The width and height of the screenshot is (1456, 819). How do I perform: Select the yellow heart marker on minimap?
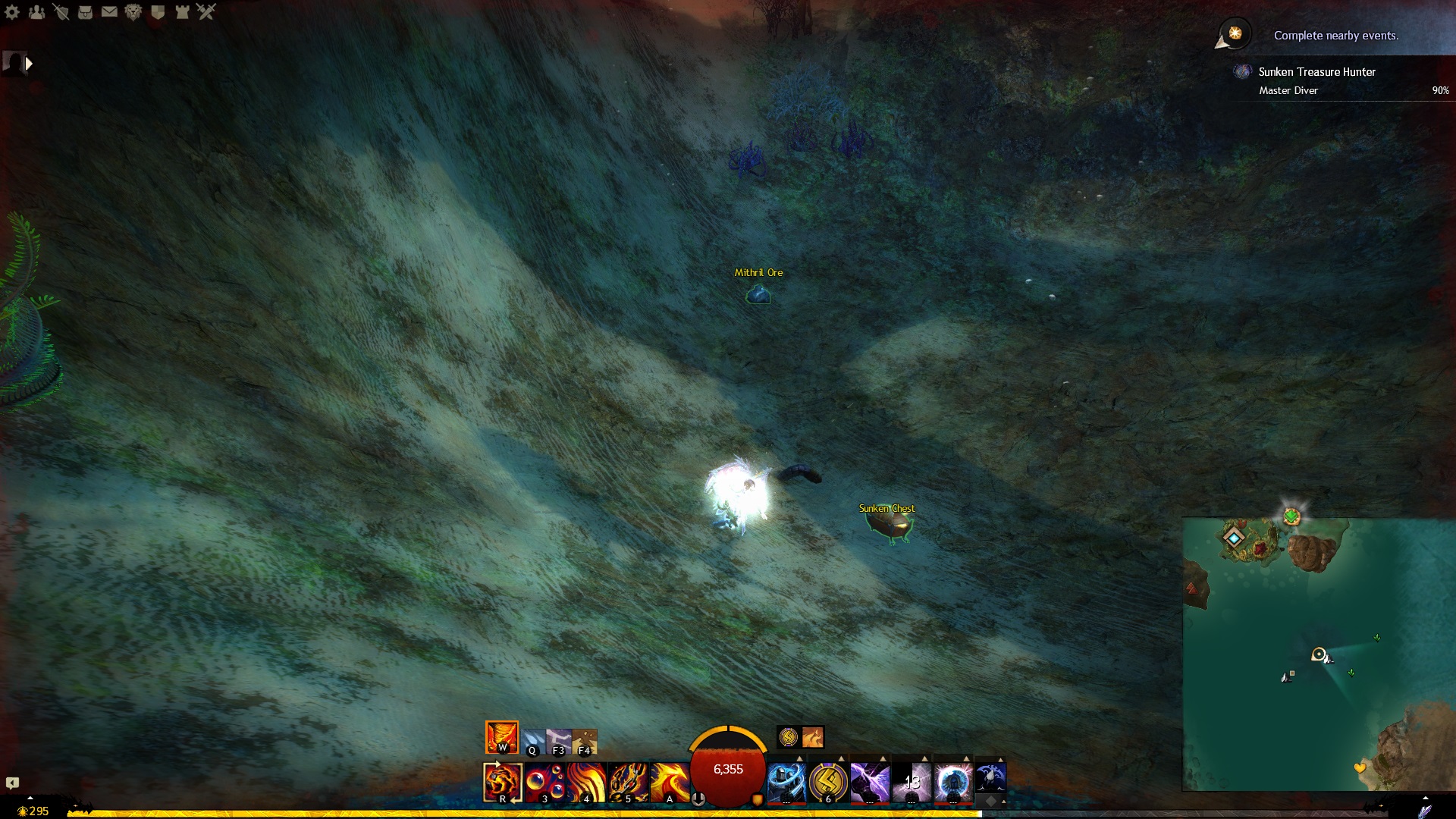pos(1360,768)
